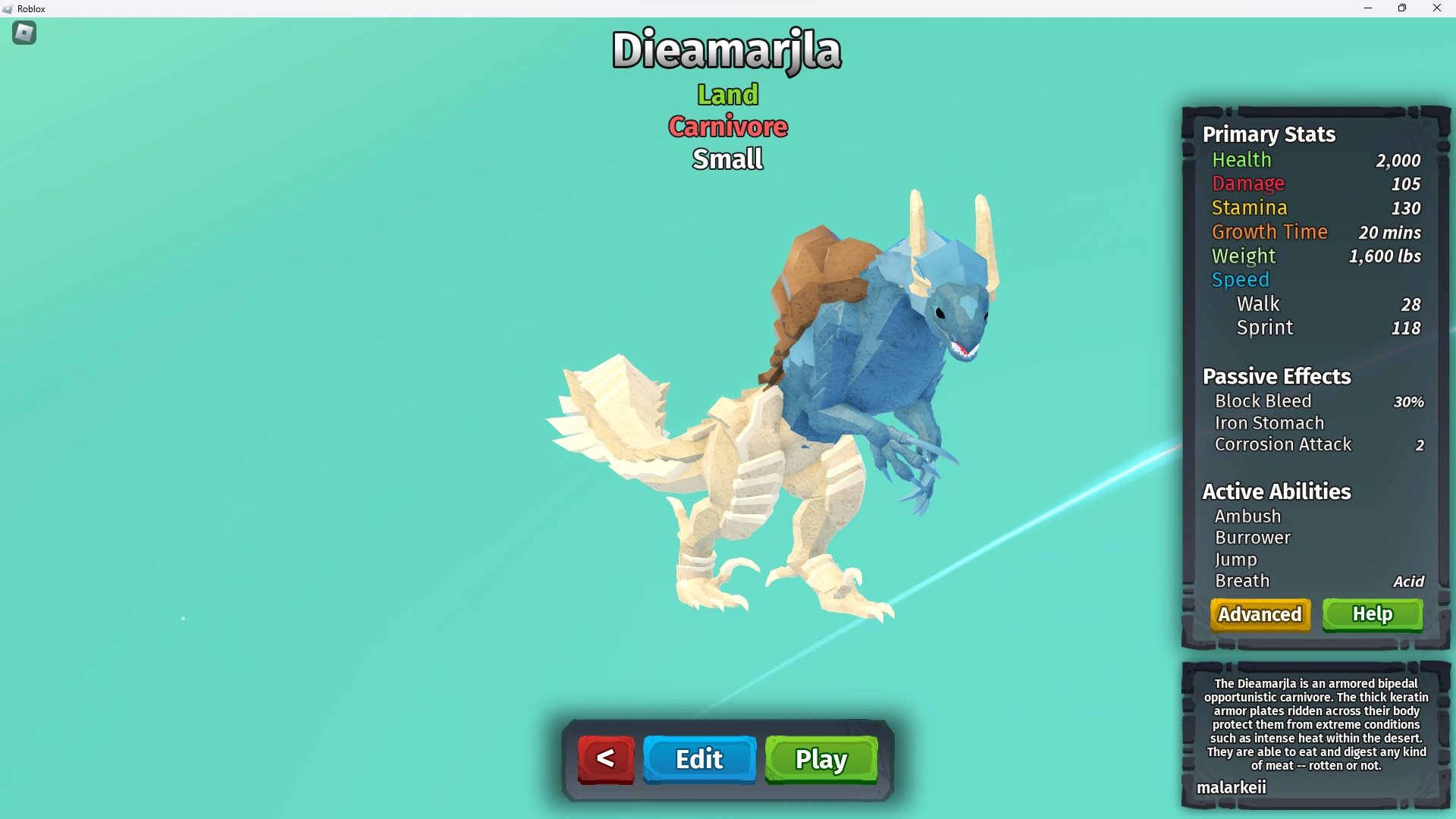
Task: Select the Burrower active ability
Action: [1253, 538]
